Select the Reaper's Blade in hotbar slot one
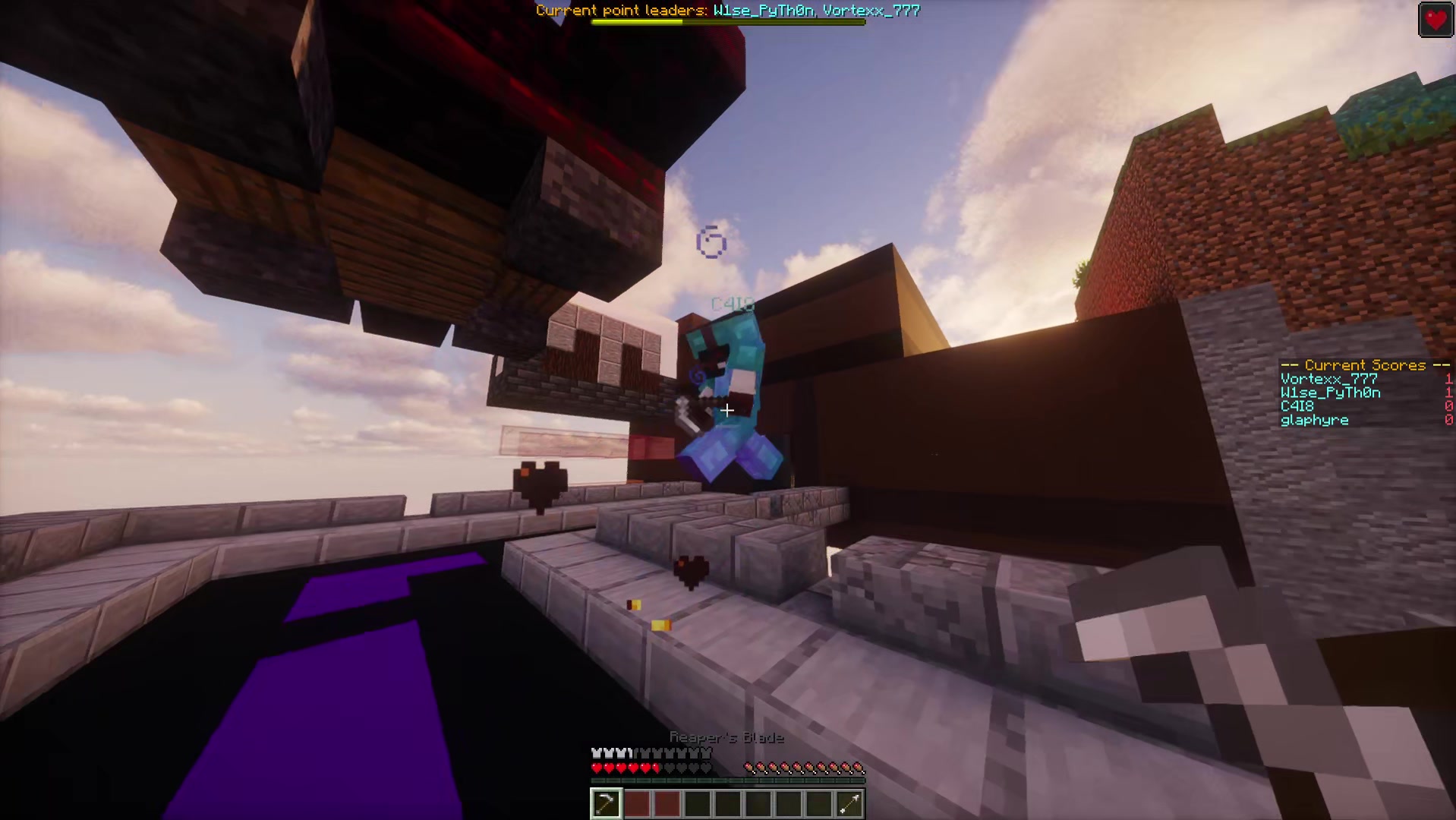 pos(606,803)
